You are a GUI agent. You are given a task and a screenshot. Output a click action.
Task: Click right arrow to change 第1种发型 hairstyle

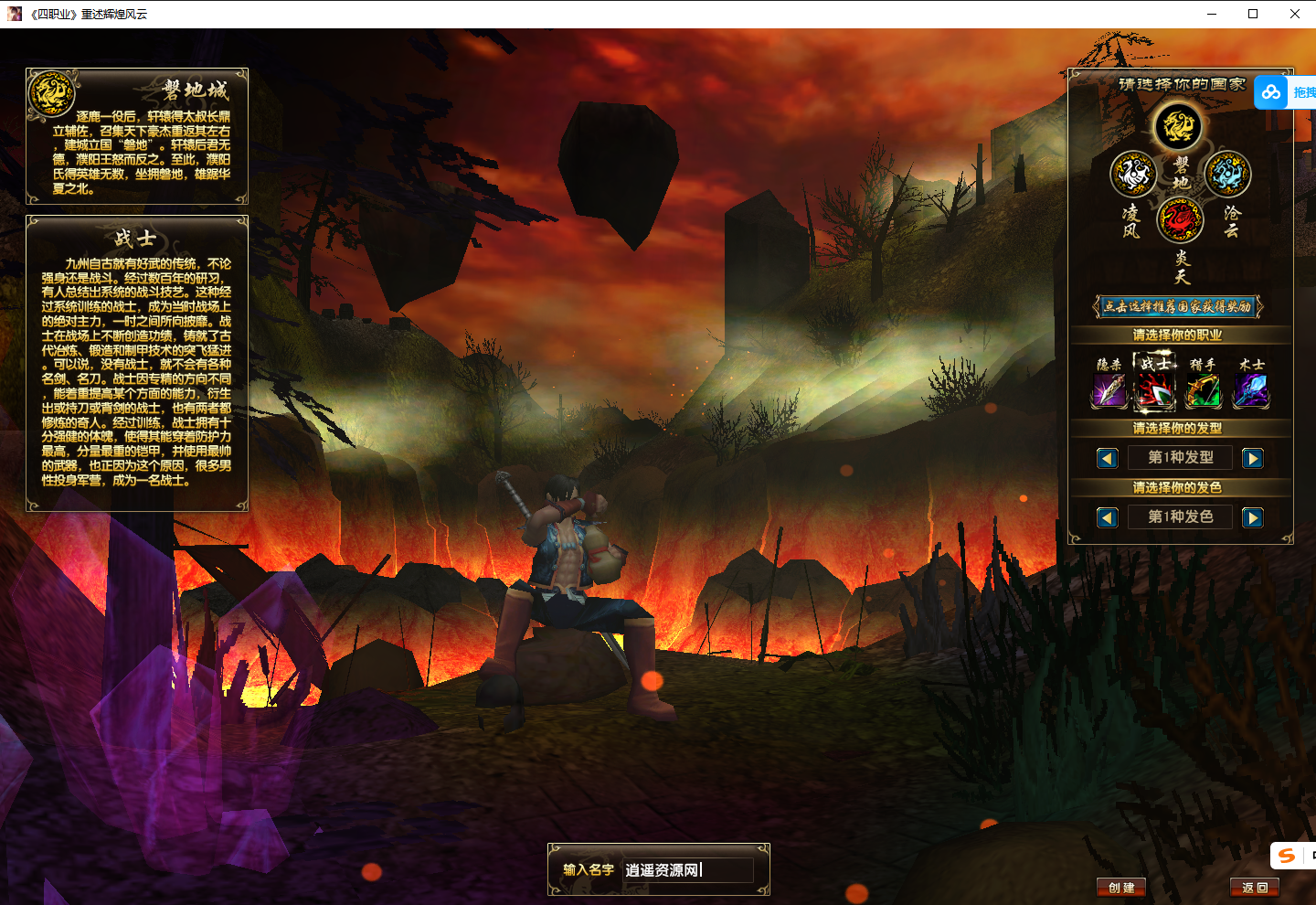(x=1252, y=458)
